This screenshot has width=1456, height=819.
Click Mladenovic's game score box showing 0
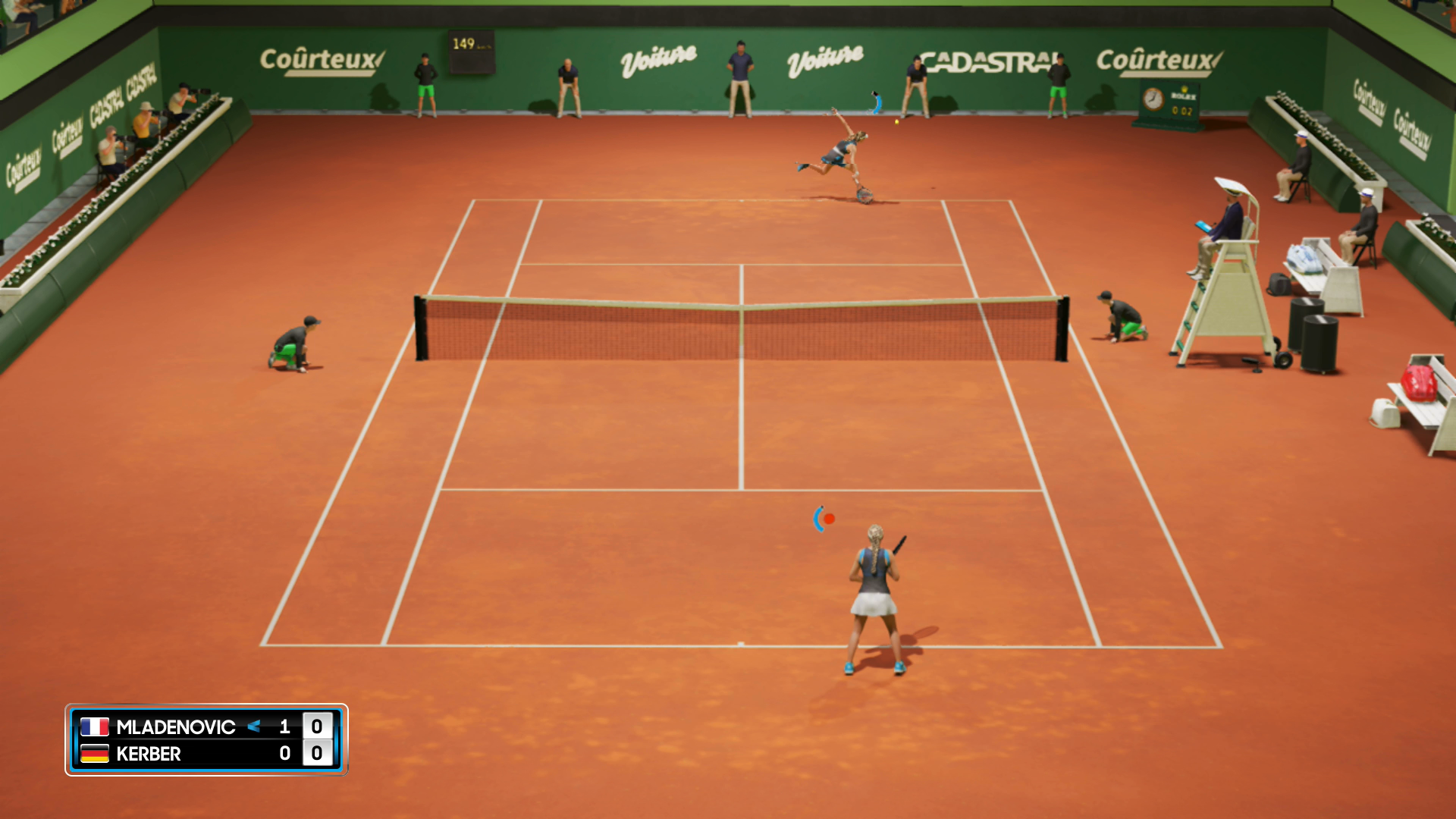click(x=316, y=726)
